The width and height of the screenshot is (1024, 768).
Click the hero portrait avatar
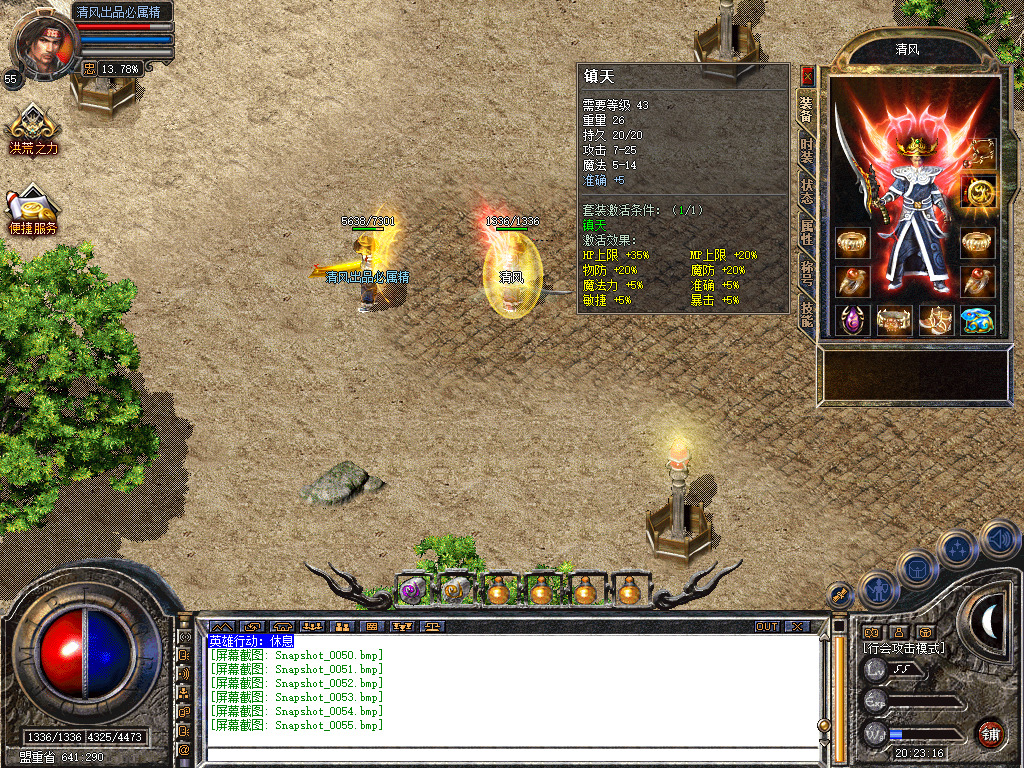pos(44,44)
